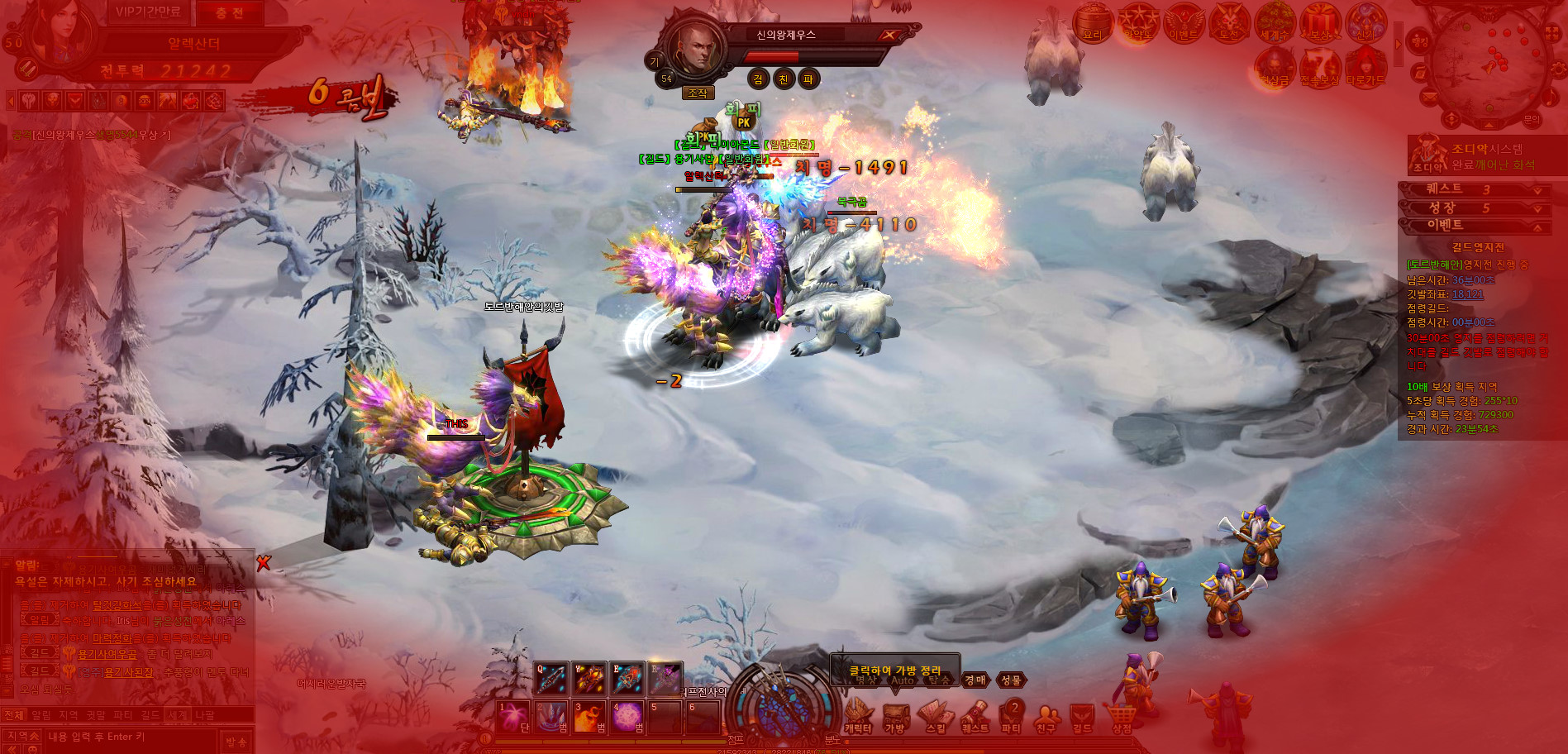Close the target's portrait frame

[x=889, y=35]
